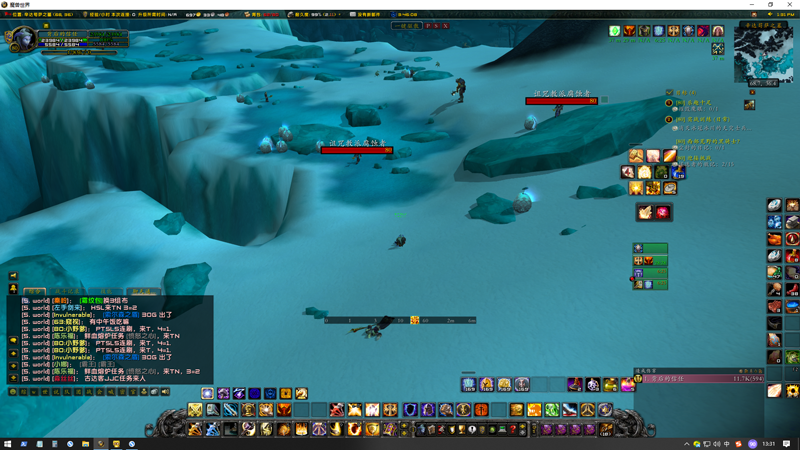Close the game window

(791, 5)
